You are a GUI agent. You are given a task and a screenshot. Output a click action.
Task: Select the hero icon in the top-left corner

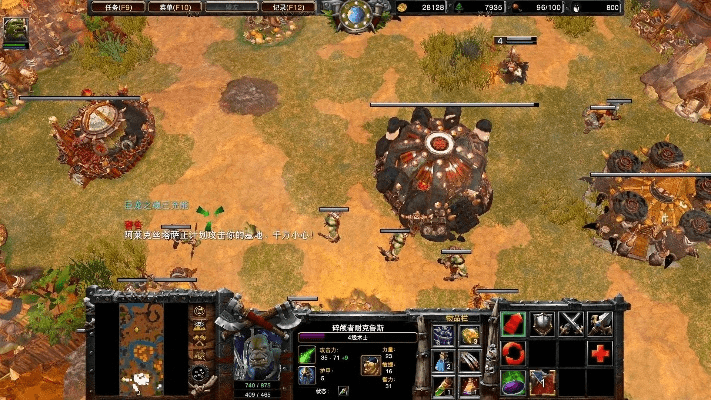tap(16, 32)
